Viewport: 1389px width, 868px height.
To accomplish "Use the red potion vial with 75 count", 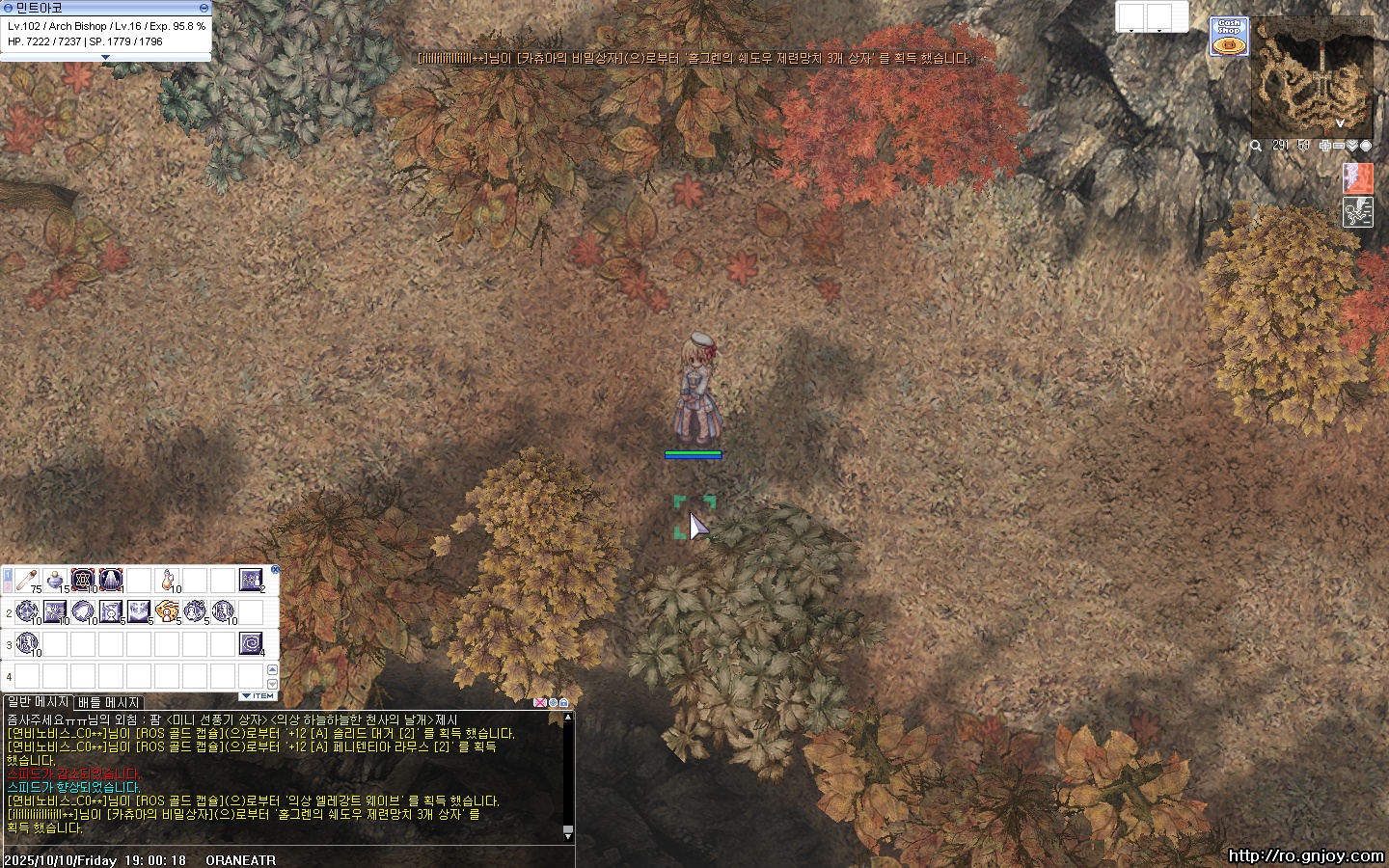I will click(x=27, y=580).
